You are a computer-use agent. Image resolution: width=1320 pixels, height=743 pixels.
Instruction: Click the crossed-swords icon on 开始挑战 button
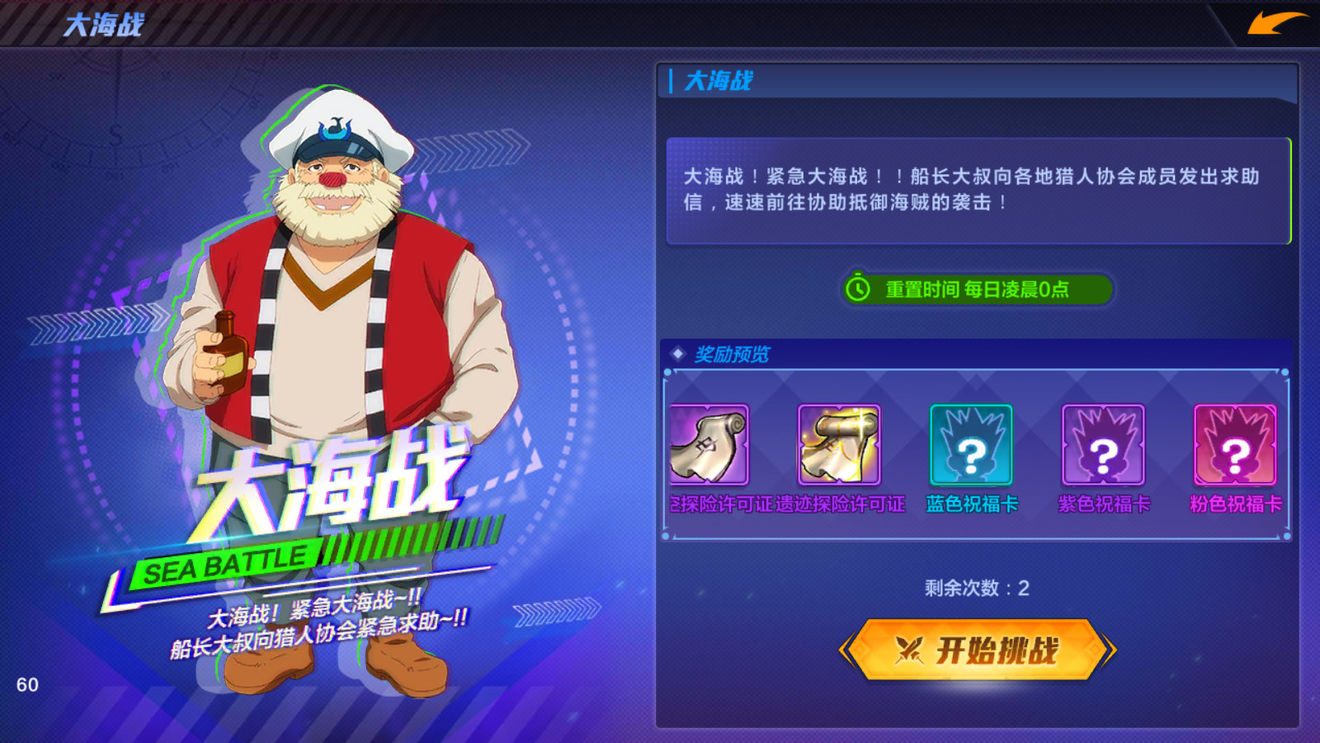pos(910,648)
